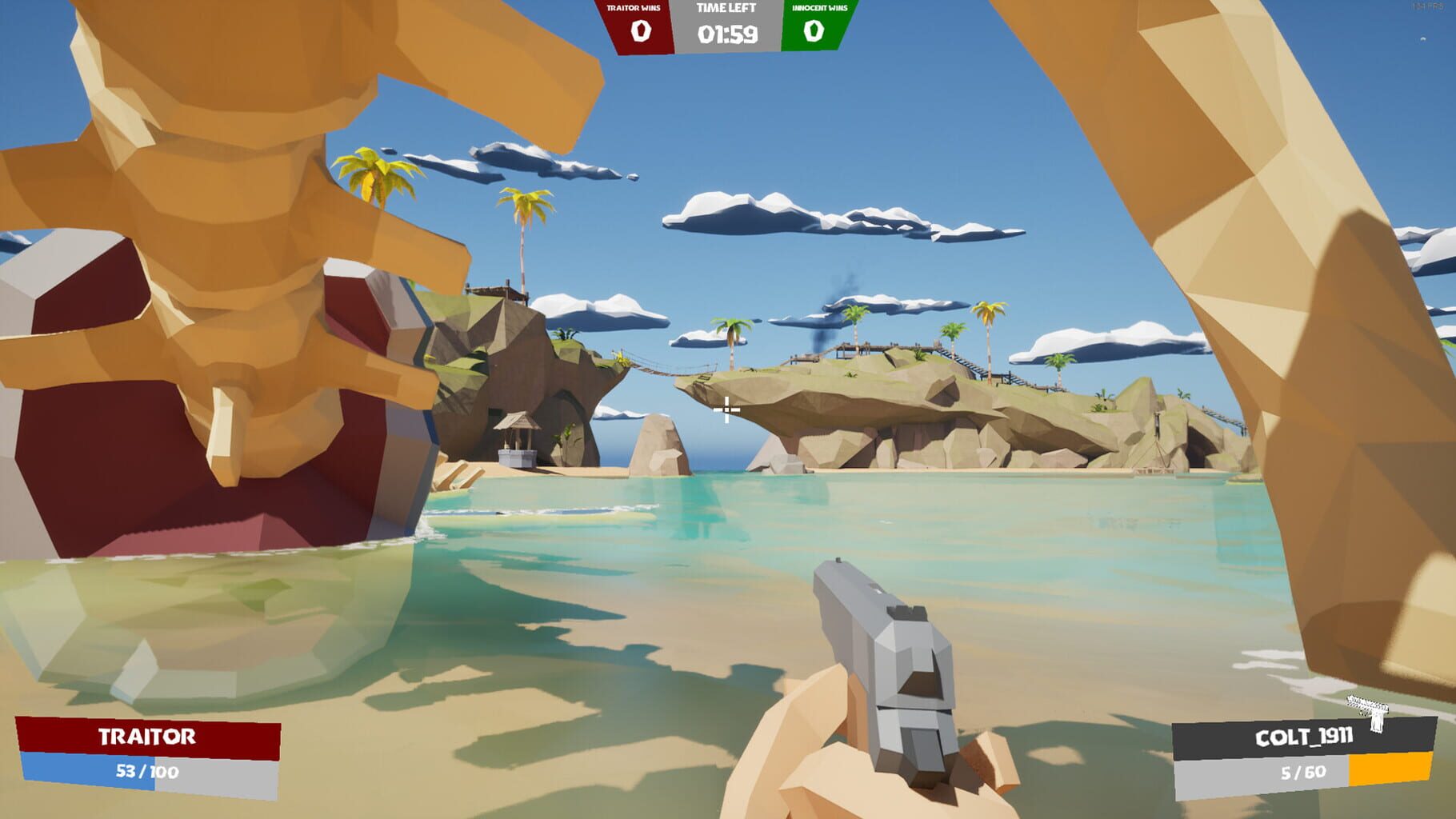Click the green innocent gem icon
Image resolution: width=1456 pixels, height=819 pixels.
click(x=813, y=32)
